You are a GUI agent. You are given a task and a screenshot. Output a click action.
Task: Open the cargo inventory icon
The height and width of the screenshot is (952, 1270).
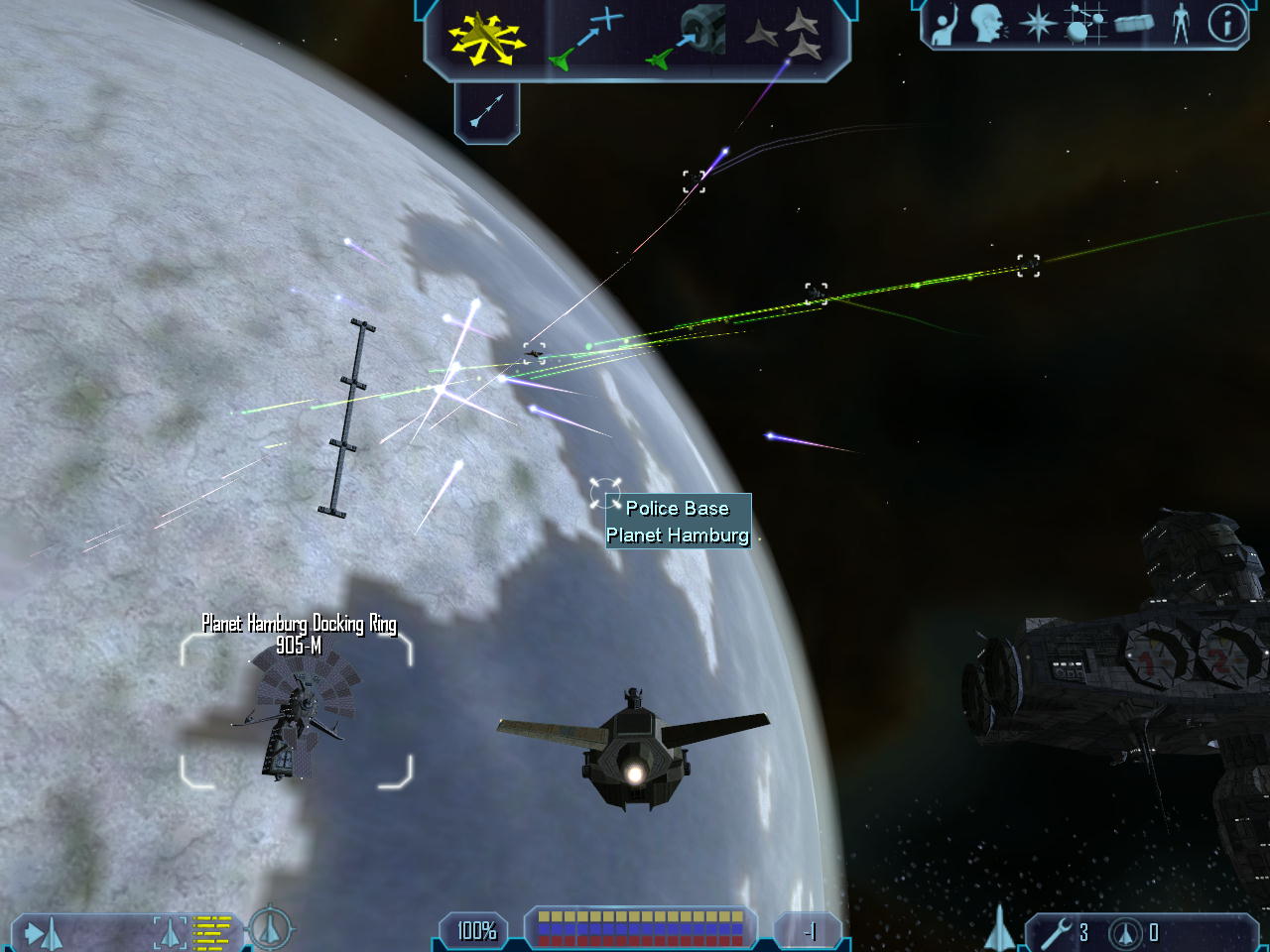point(1134,23)
